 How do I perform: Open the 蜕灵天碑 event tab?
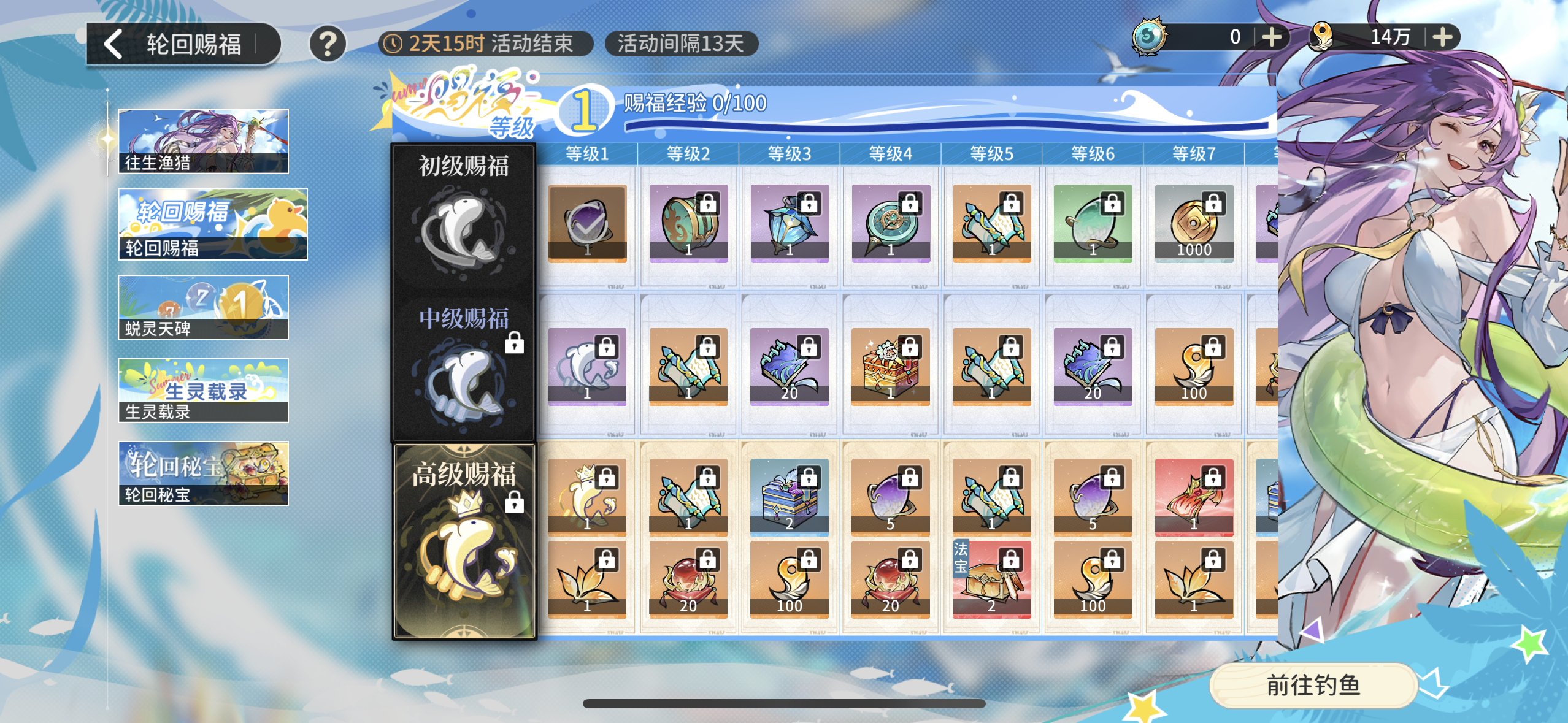(x=203, y=307)
